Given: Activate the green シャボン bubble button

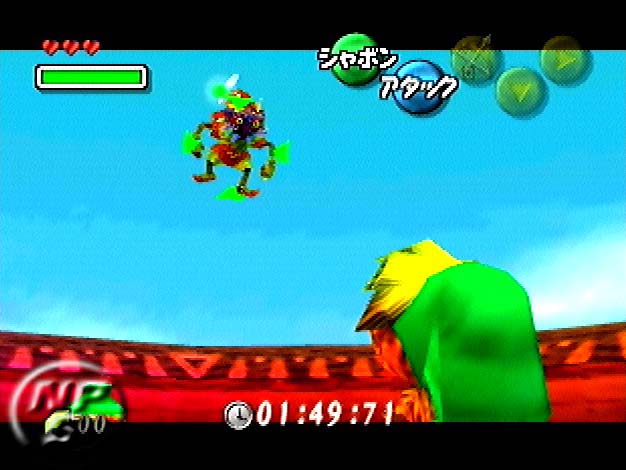Looking at the screenshot, I should point(357,60).
